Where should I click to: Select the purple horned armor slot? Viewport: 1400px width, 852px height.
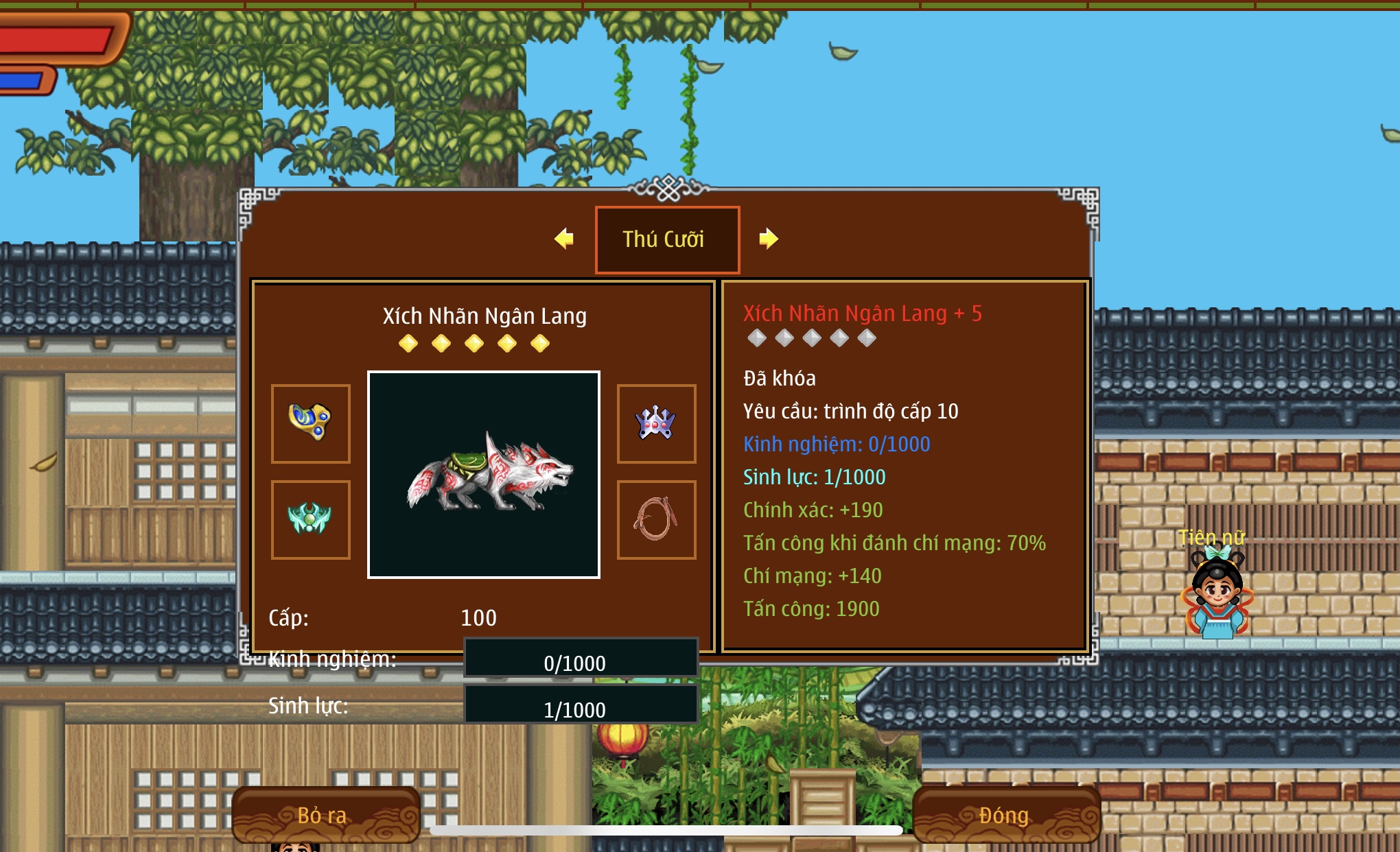tap(656, 423)
